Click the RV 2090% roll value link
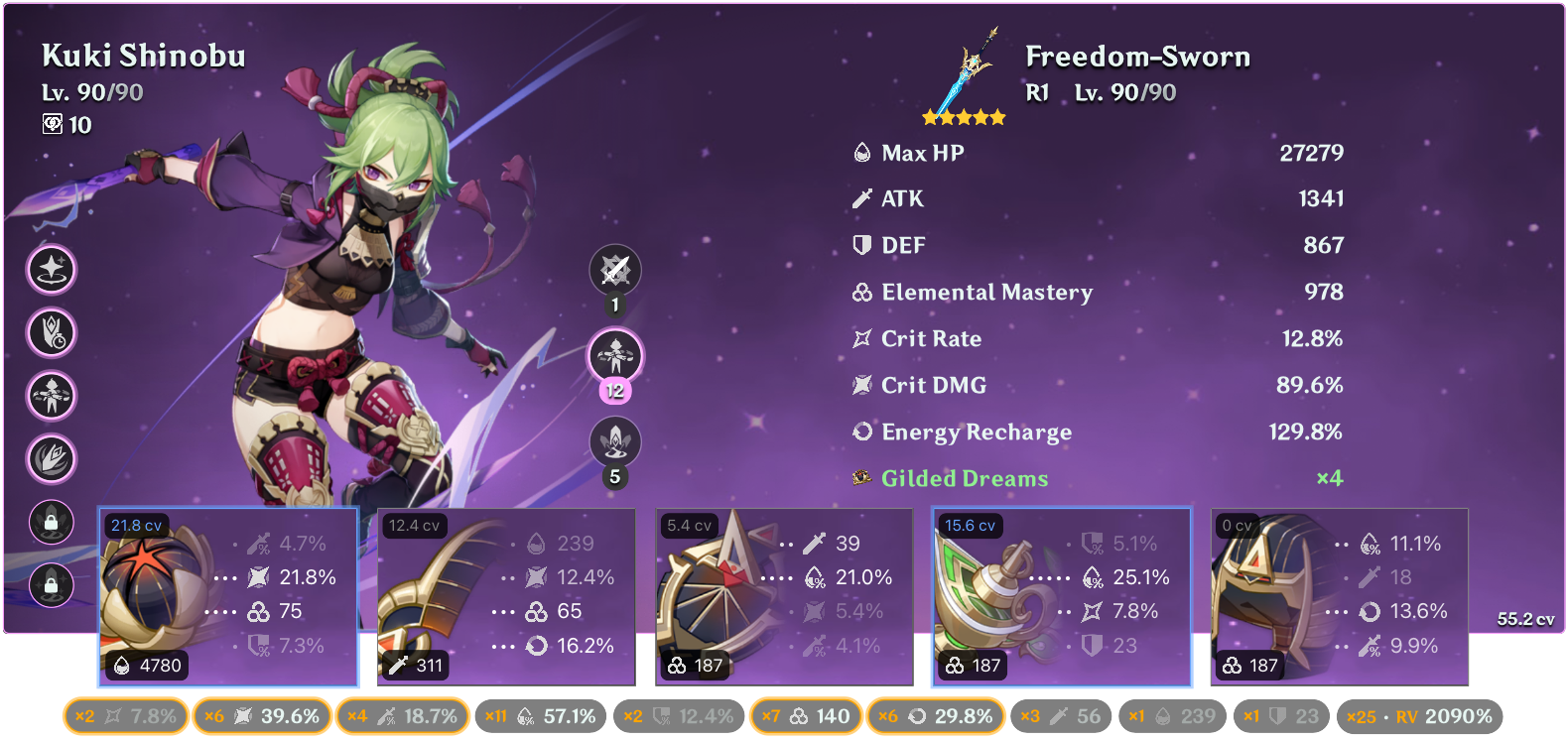The width and height of the screenshot is (1568, 741). (1421, 714)
